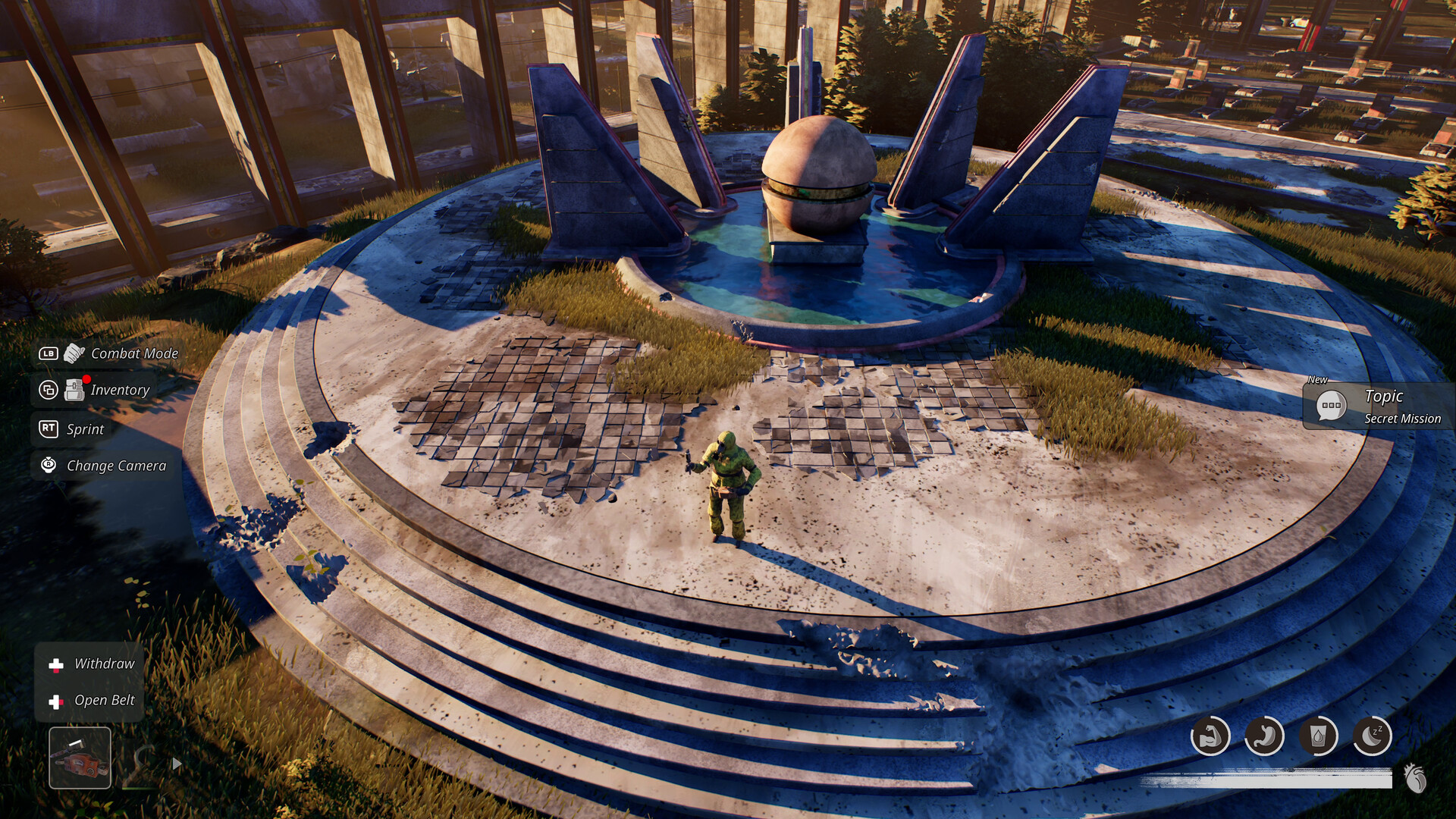Click the speech bubble Topic notification icon
1456x819 pixels.
1331,404
